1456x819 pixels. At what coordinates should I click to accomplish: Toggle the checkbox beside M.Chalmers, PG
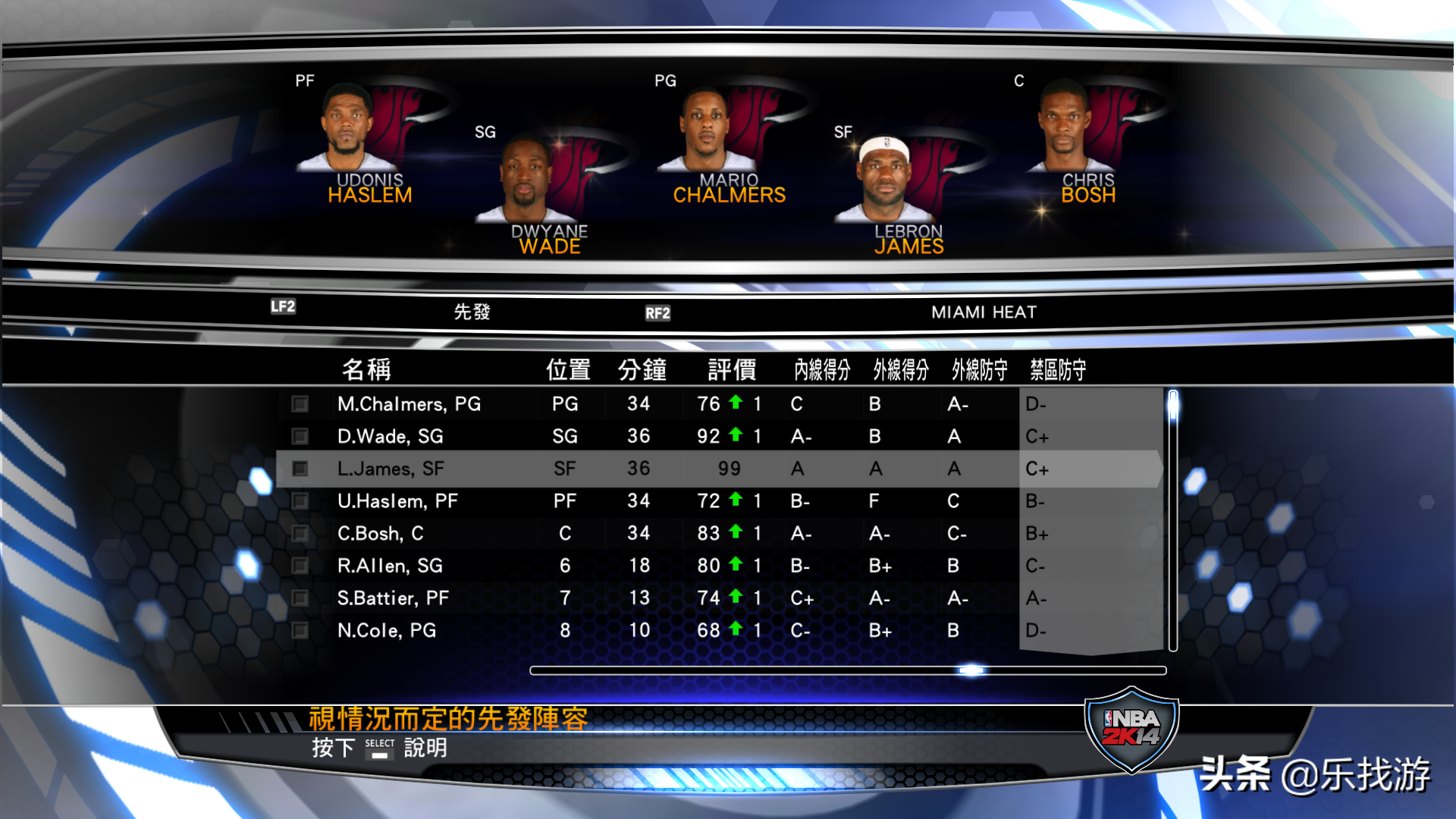pyautogui.click(x=300, y=404)
